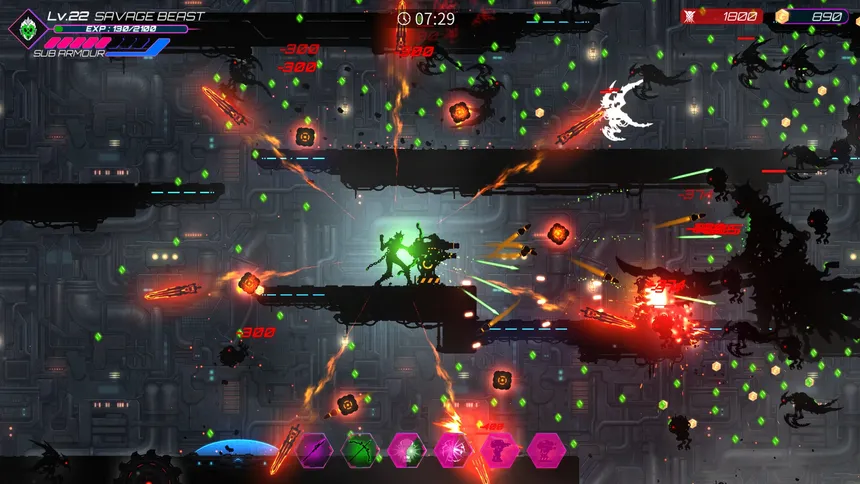
Task: Click the Savage Beast character portrait
Action: point(27,29)
